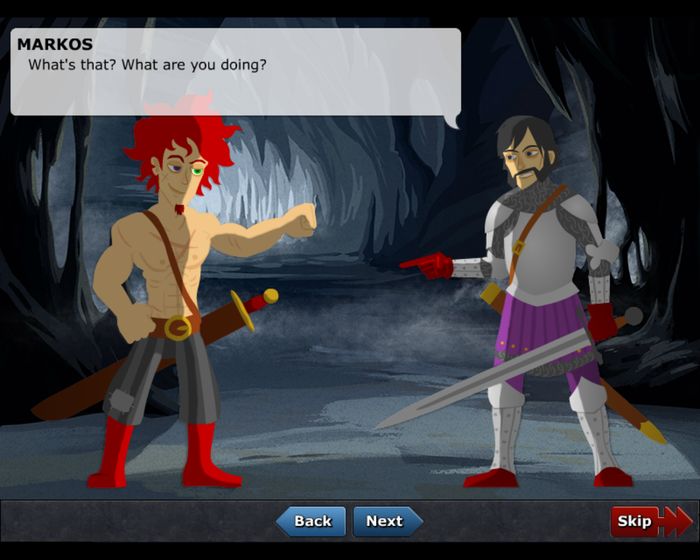This screenshot has width=700, height=560.
Task: Go back to the previous dialogue line
Action: tap(311, 521)
